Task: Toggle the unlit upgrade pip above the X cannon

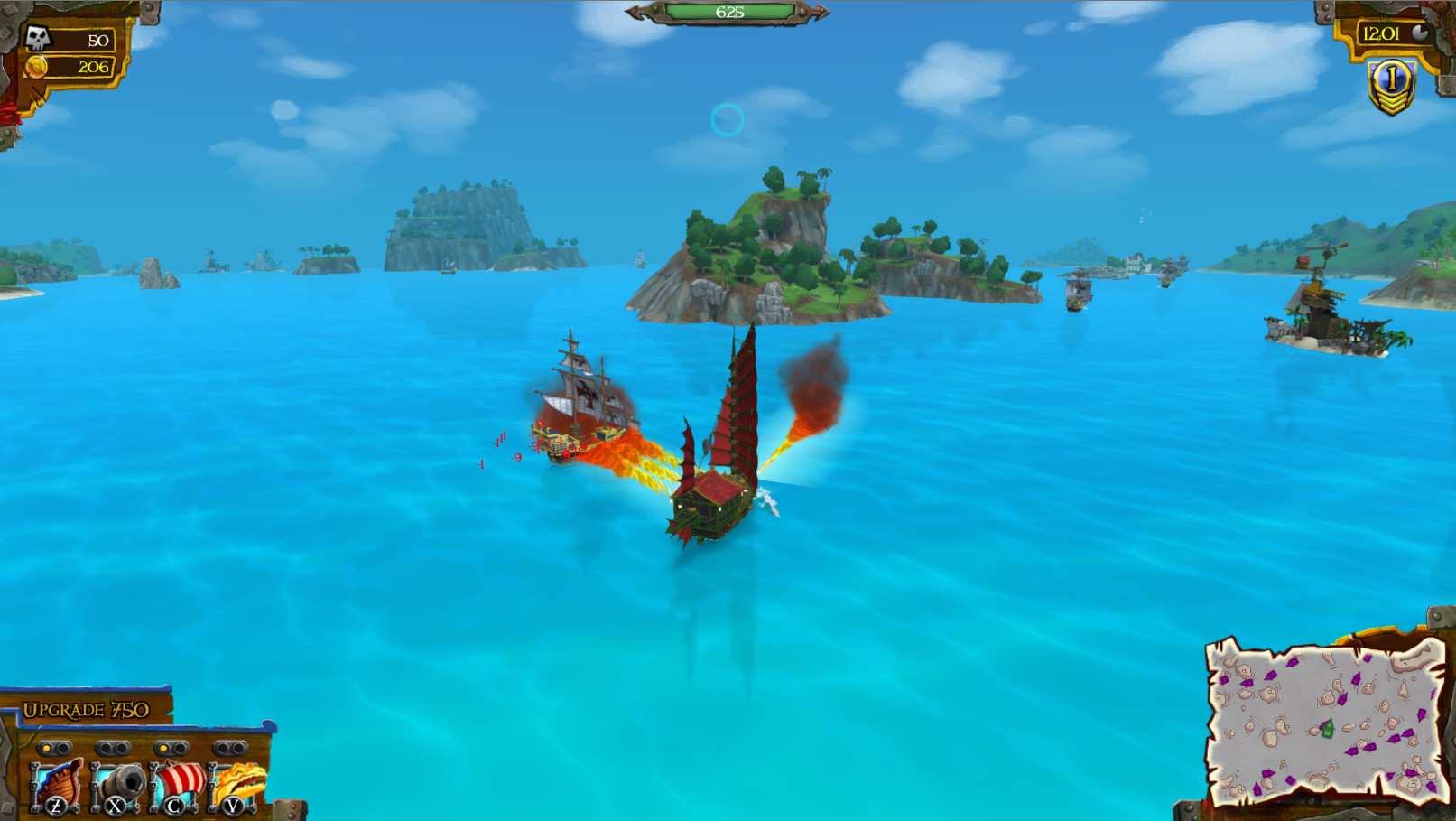Action: 105,747
